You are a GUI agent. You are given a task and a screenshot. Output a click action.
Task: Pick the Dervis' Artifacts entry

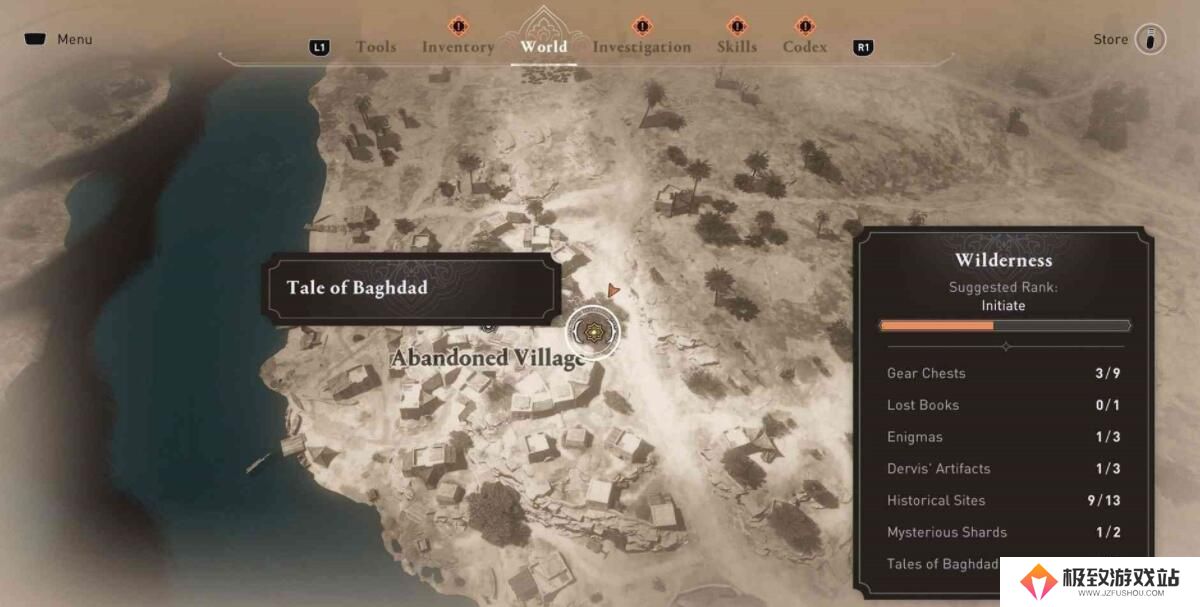1004,468
